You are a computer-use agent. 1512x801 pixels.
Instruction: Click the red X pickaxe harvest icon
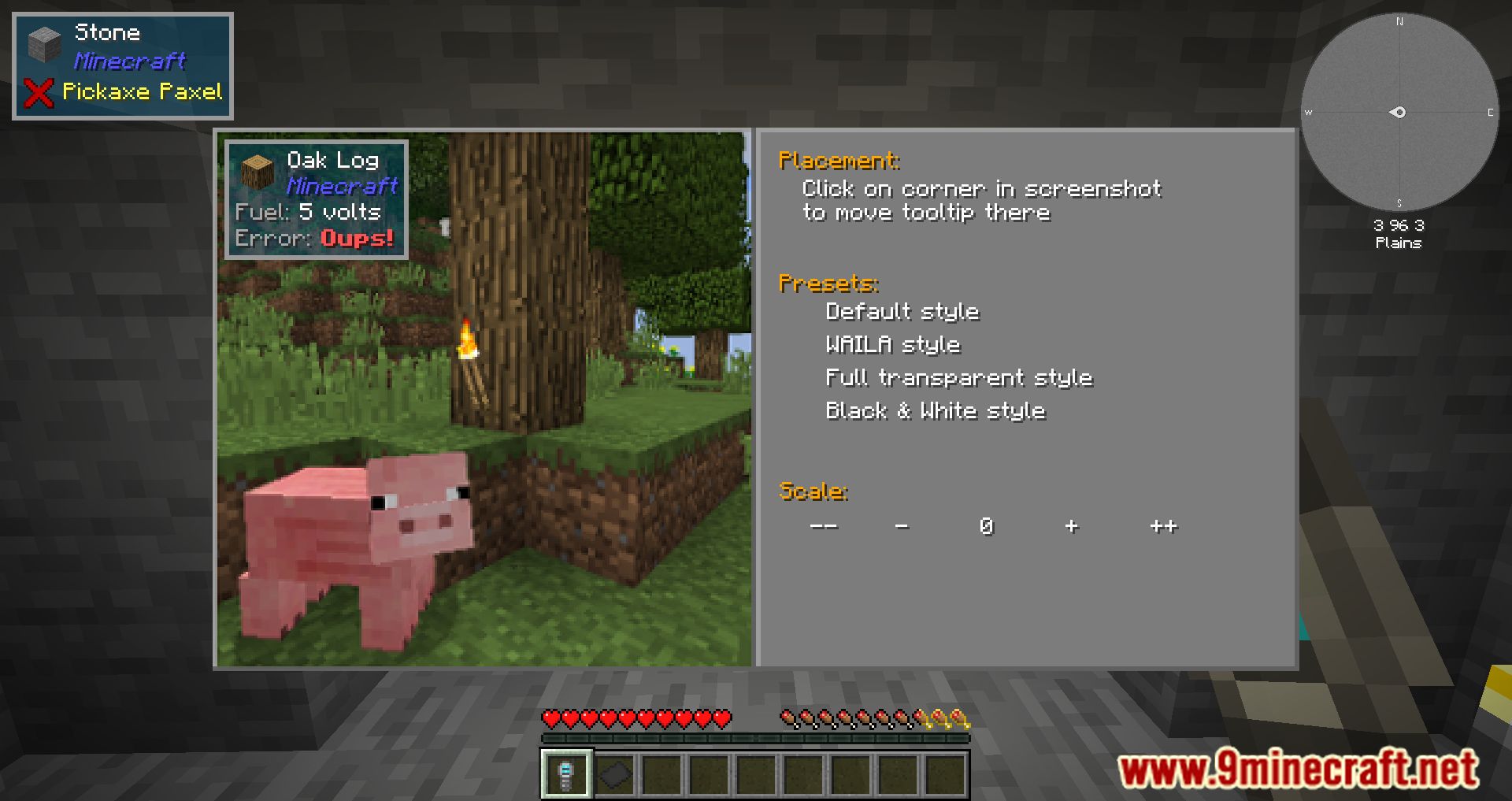coord(38,91)
